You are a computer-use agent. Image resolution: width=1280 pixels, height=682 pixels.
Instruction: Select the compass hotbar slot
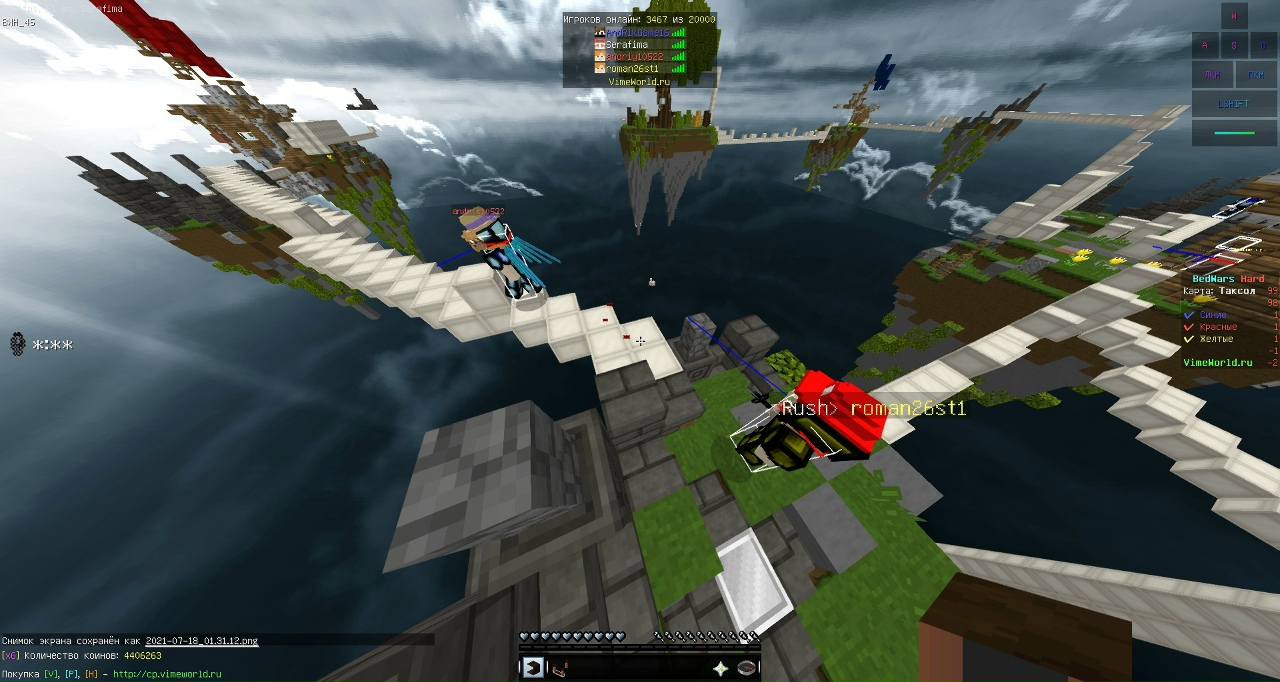pyautogui.click(x=746, y=668)
